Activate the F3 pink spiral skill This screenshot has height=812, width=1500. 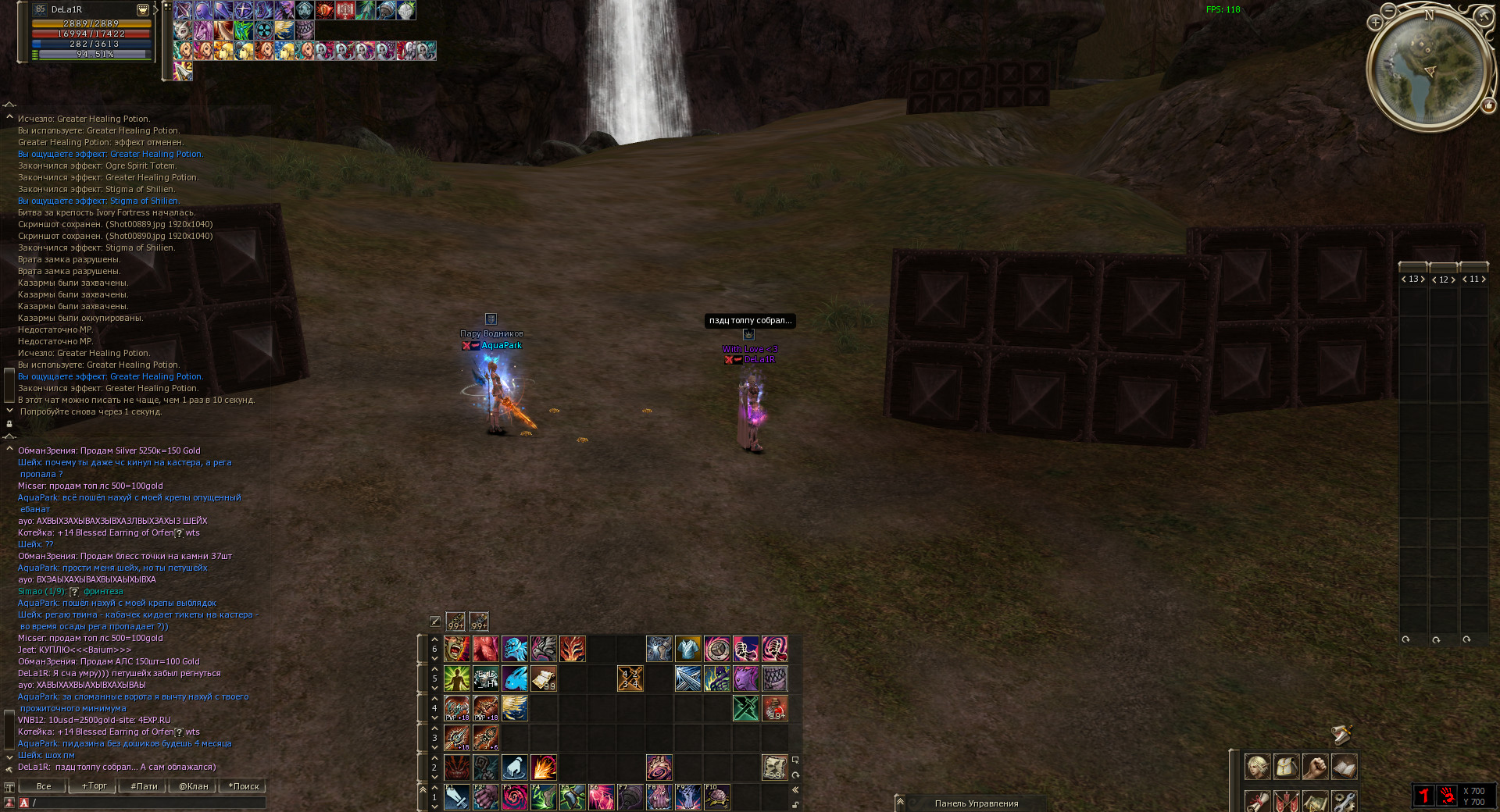(515, 797)
